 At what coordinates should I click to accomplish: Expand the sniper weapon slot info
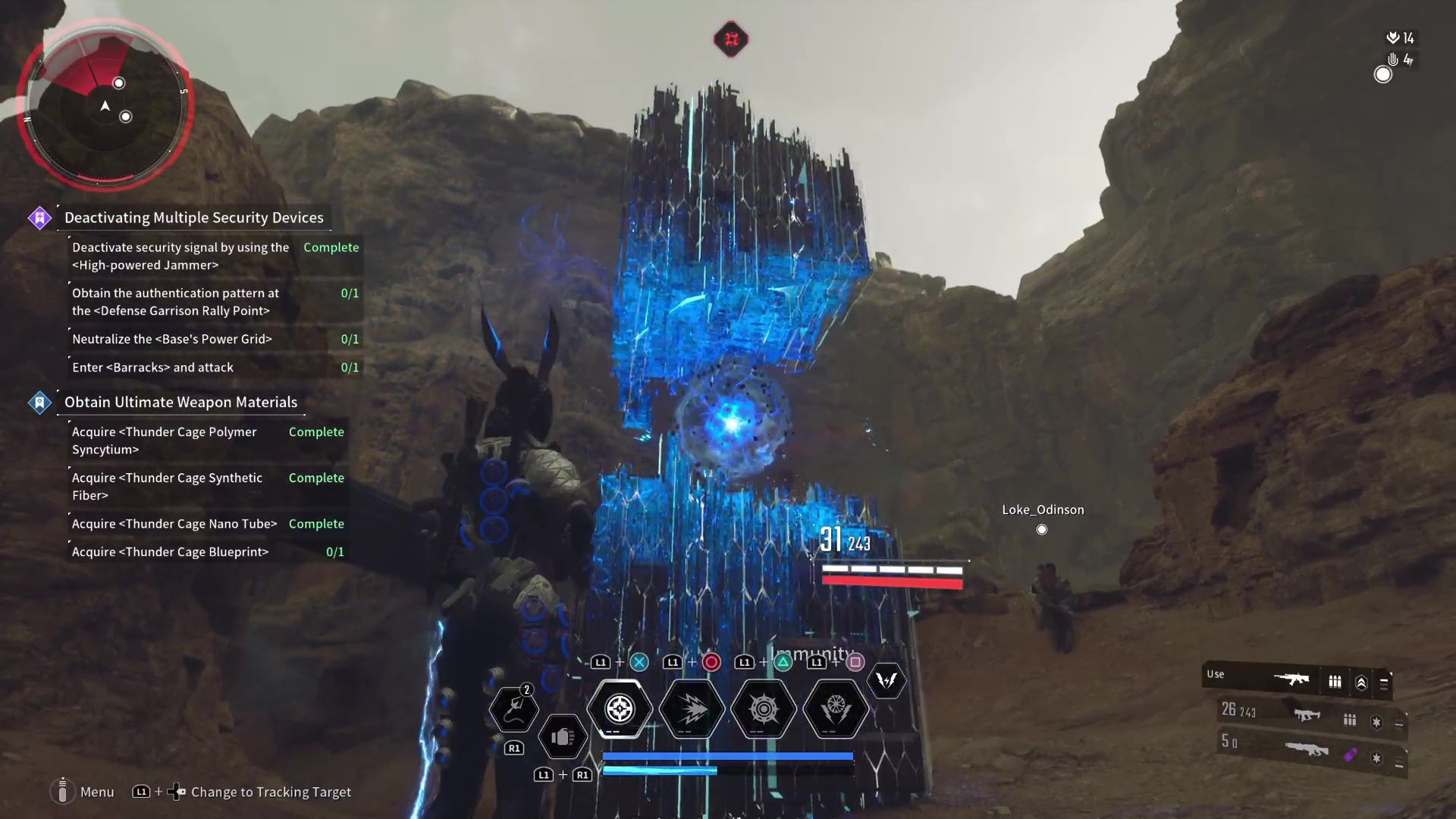click(1398, 762)
